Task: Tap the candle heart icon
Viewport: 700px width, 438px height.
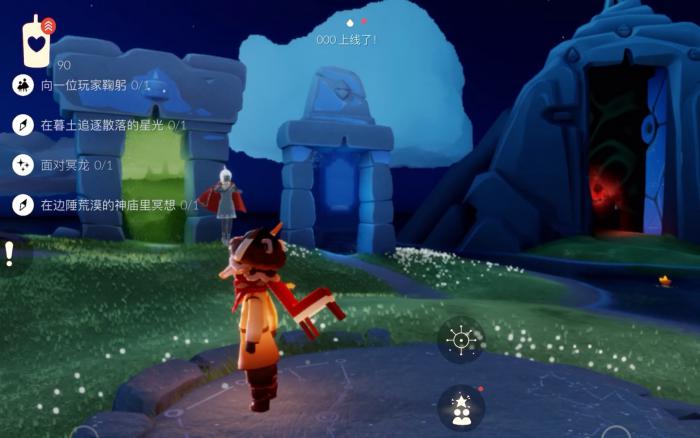Action: (37, 42)
